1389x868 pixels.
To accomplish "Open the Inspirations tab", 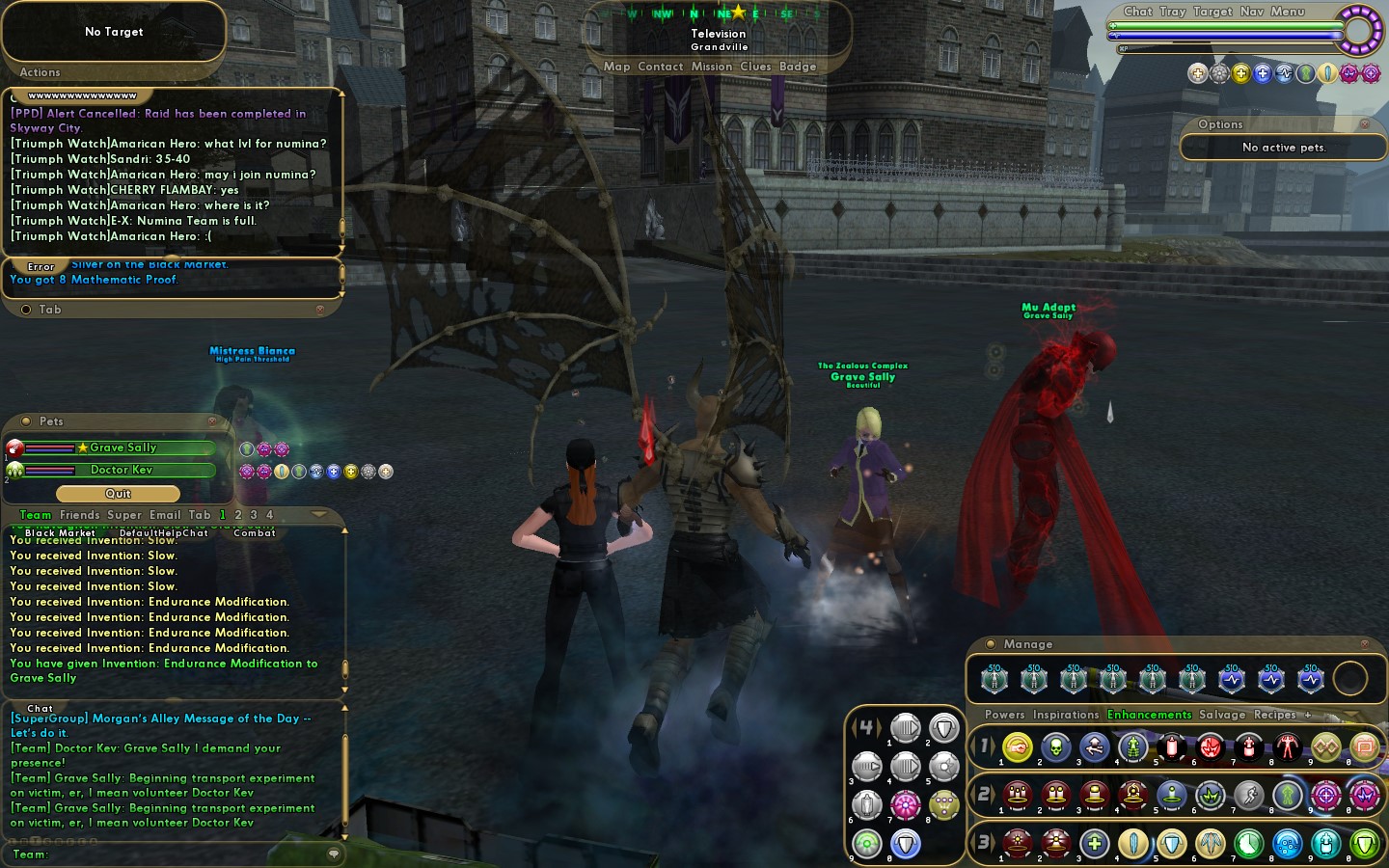I will coord(1066,715).
